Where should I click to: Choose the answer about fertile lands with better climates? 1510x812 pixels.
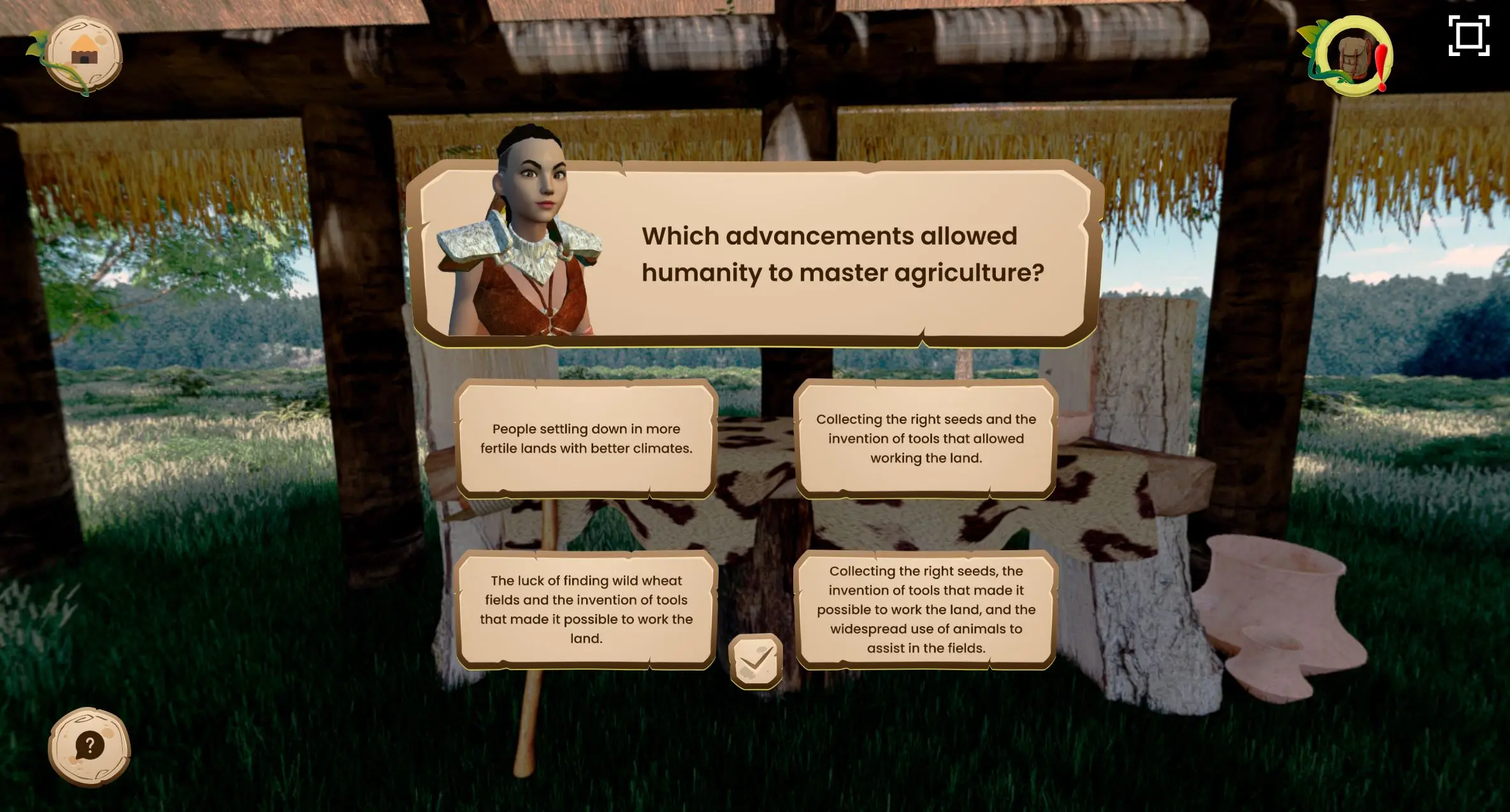pyautogui.click(x=586, y=438)
